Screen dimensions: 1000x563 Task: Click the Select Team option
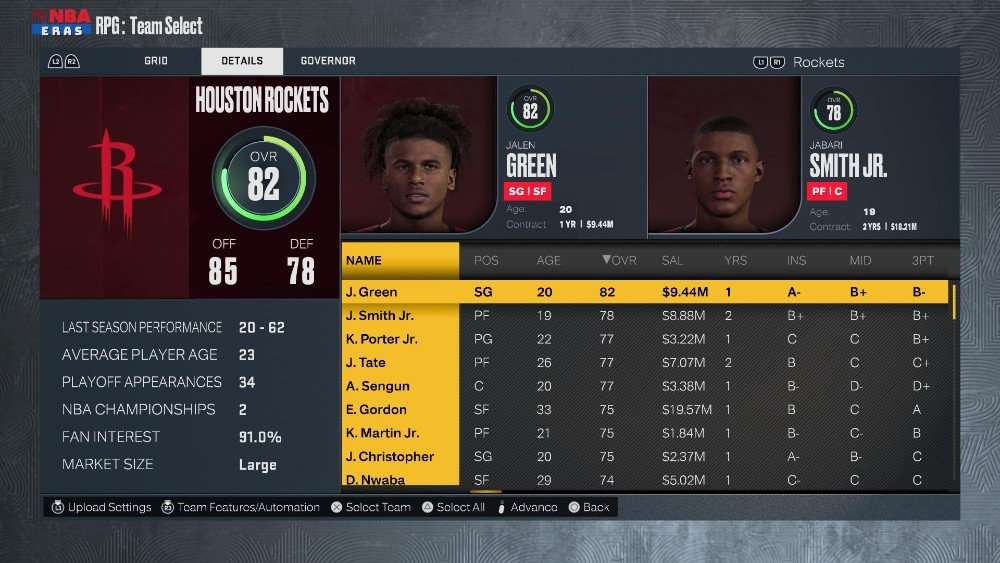coord(370,508)
